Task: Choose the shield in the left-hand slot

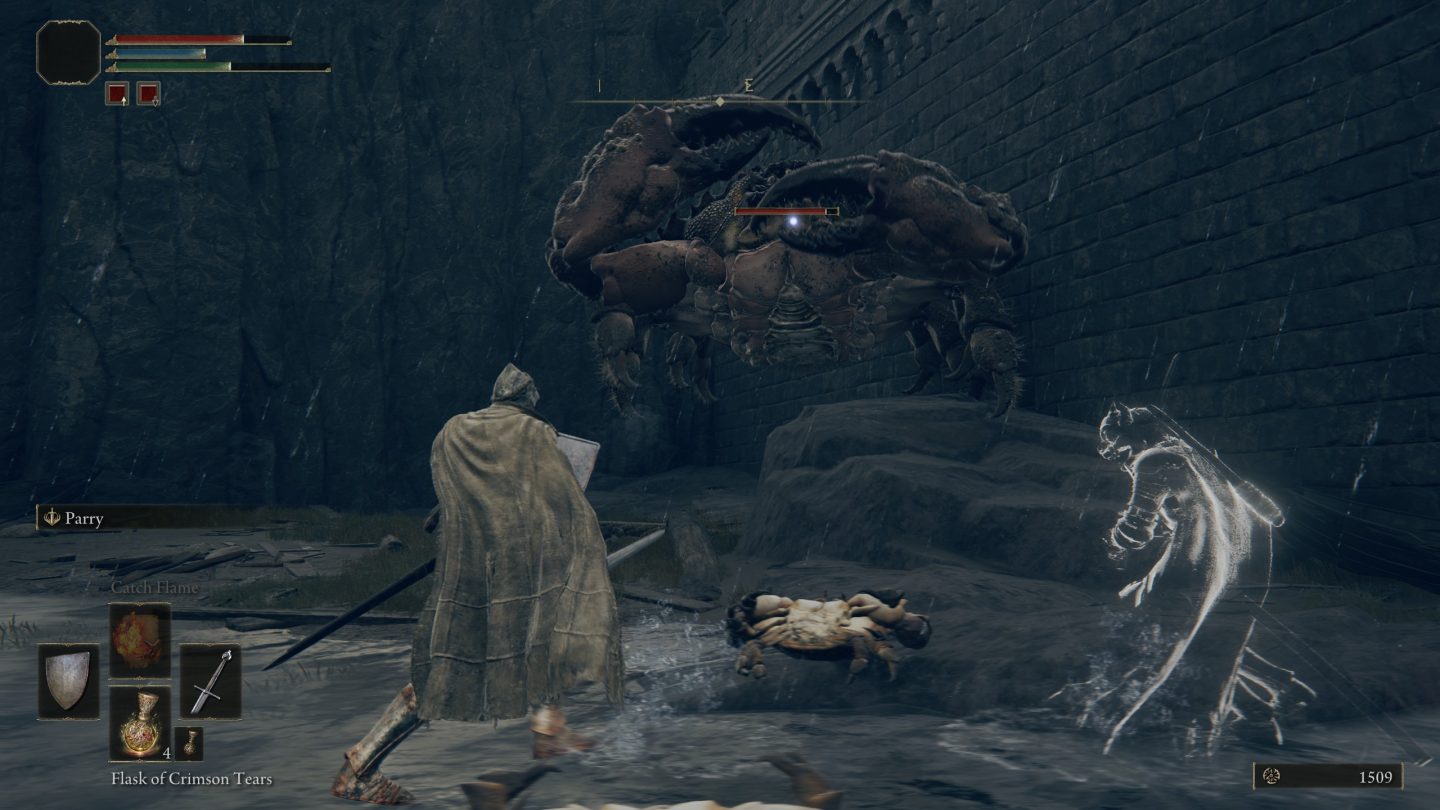Action: point(69,682)
